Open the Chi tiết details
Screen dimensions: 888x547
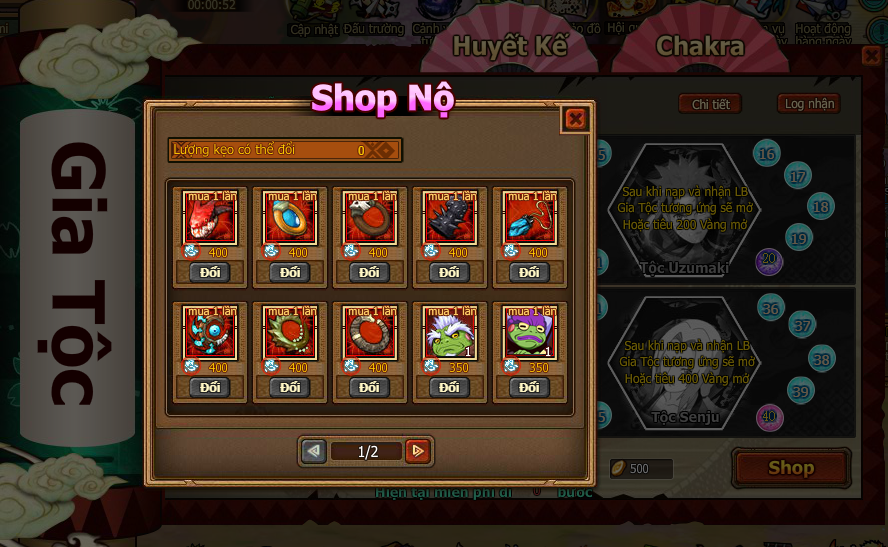coord(710,104)
